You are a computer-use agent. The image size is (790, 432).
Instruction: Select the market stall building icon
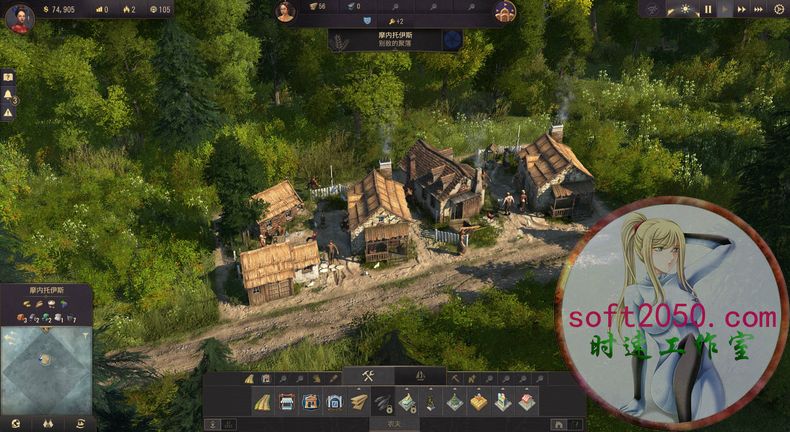pos(287,402)
